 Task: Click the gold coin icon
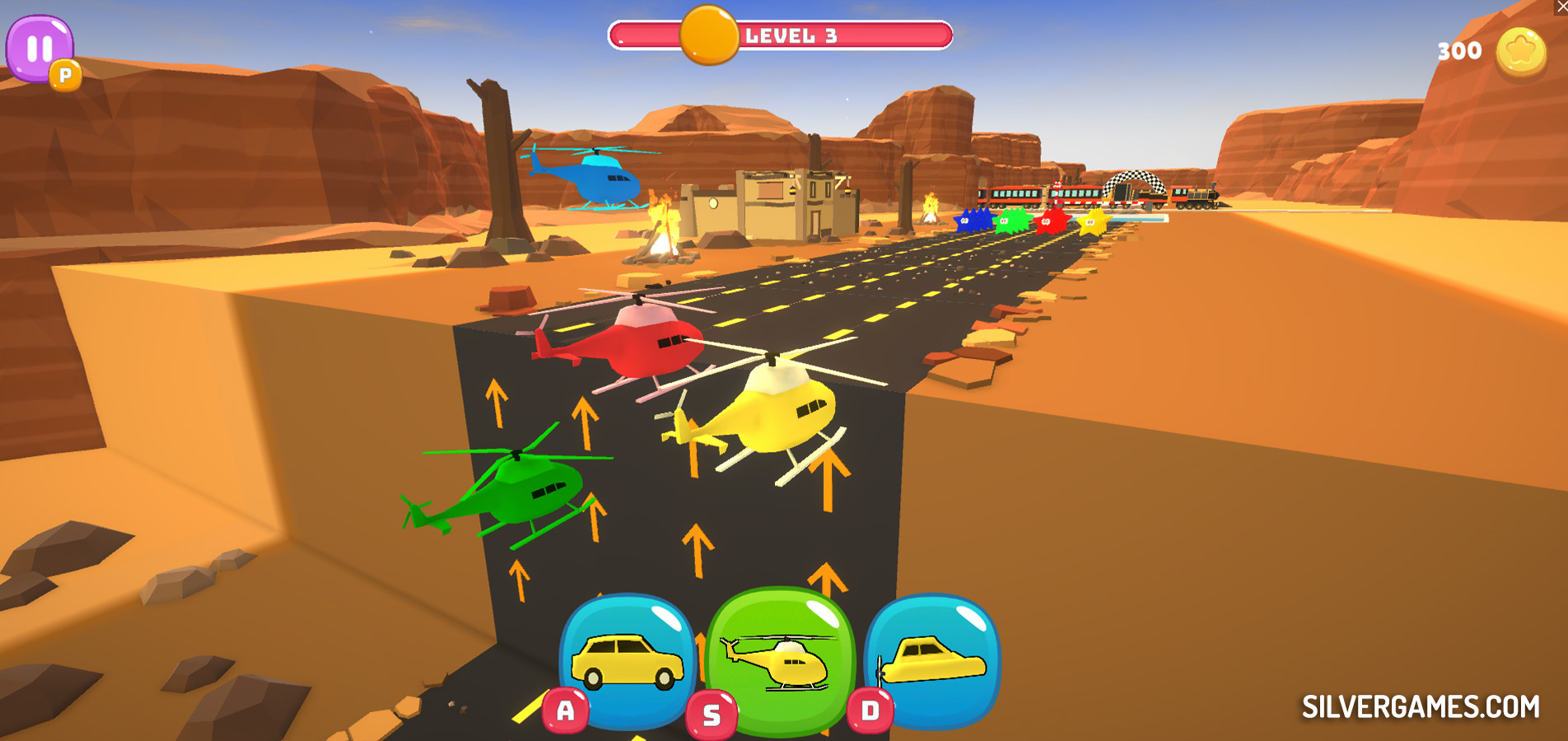coord(1520,53)
